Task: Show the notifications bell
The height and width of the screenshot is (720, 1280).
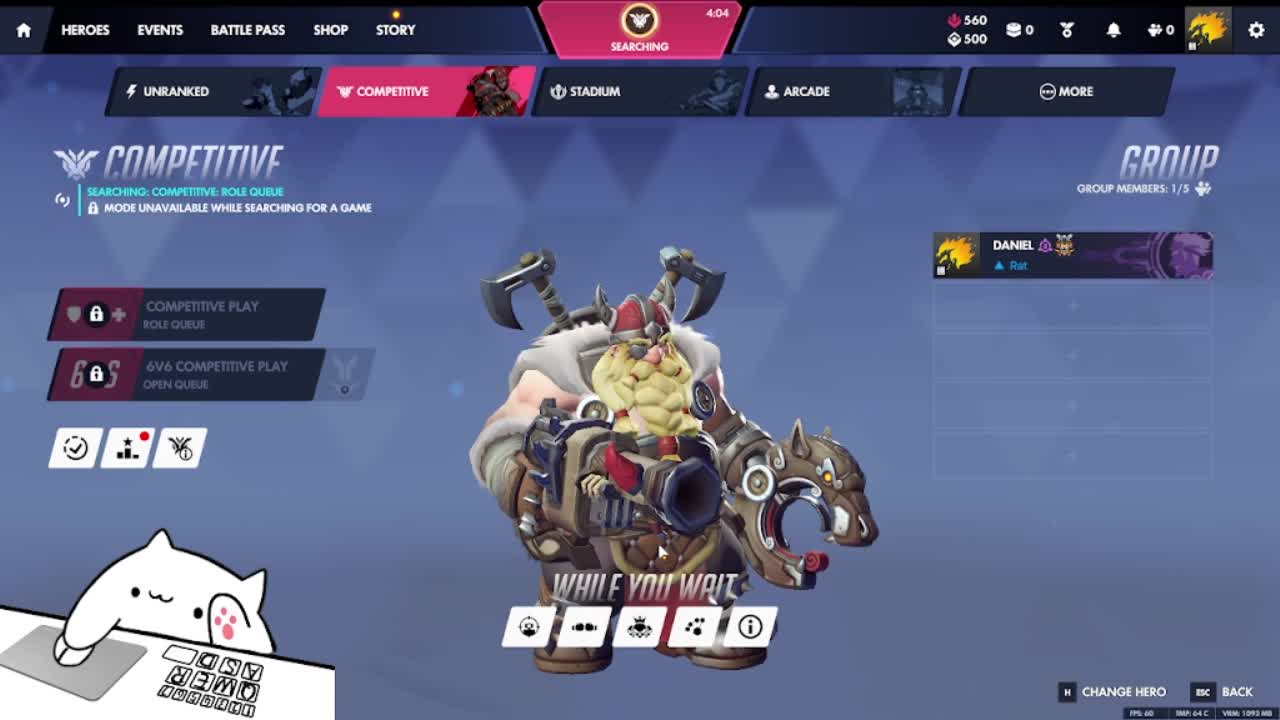Action: point(1113,30)
